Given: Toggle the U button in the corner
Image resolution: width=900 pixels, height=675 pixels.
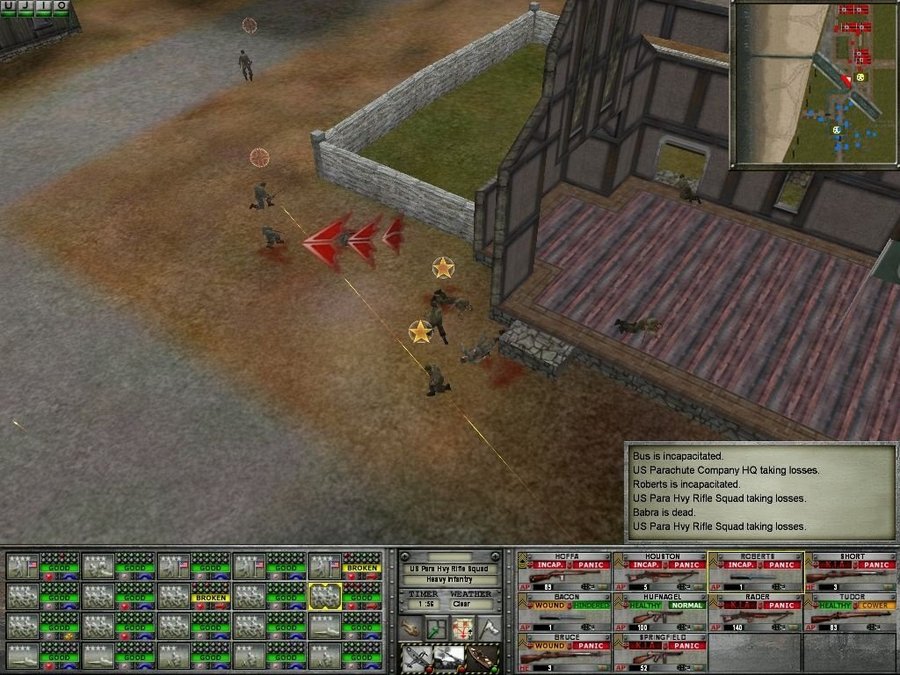Looking at the screenshot, I should (x=8, y=7).
